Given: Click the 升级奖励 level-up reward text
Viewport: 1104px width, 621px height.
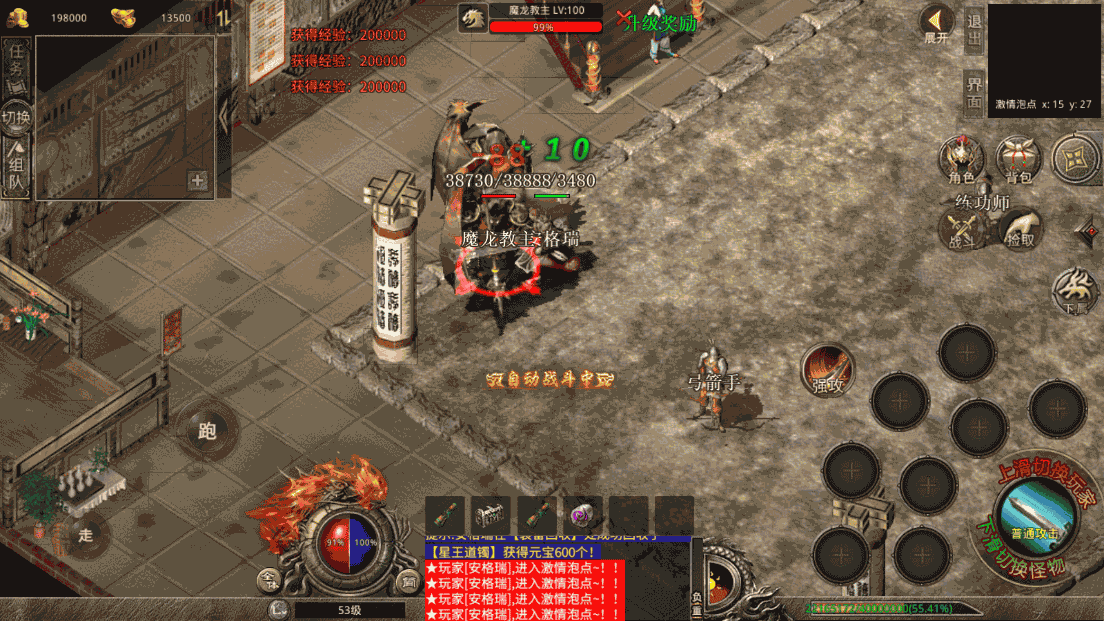Looking at the screenshot, I should point(658,23).
